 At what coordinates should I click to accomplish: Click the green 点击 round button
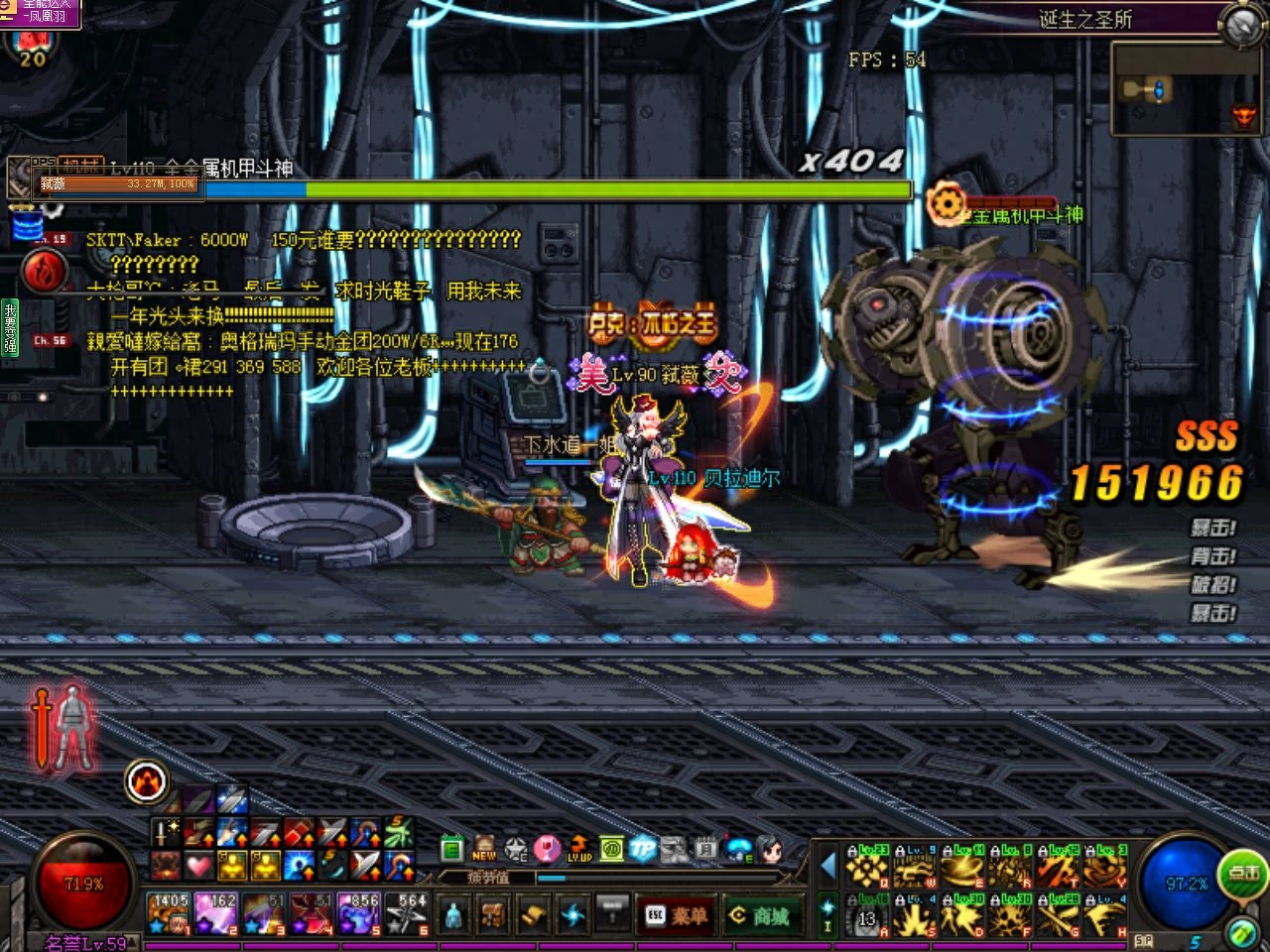coord(1243,874)
